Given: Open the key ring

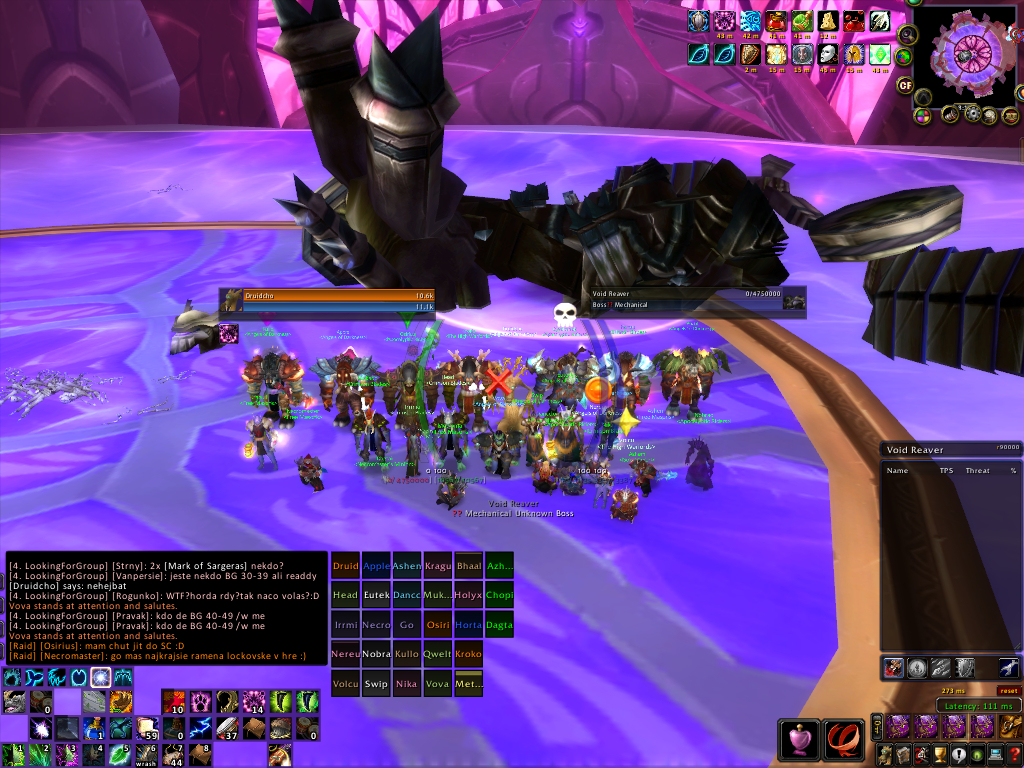Looking at the screenshot, I should (x=877, y=727).
